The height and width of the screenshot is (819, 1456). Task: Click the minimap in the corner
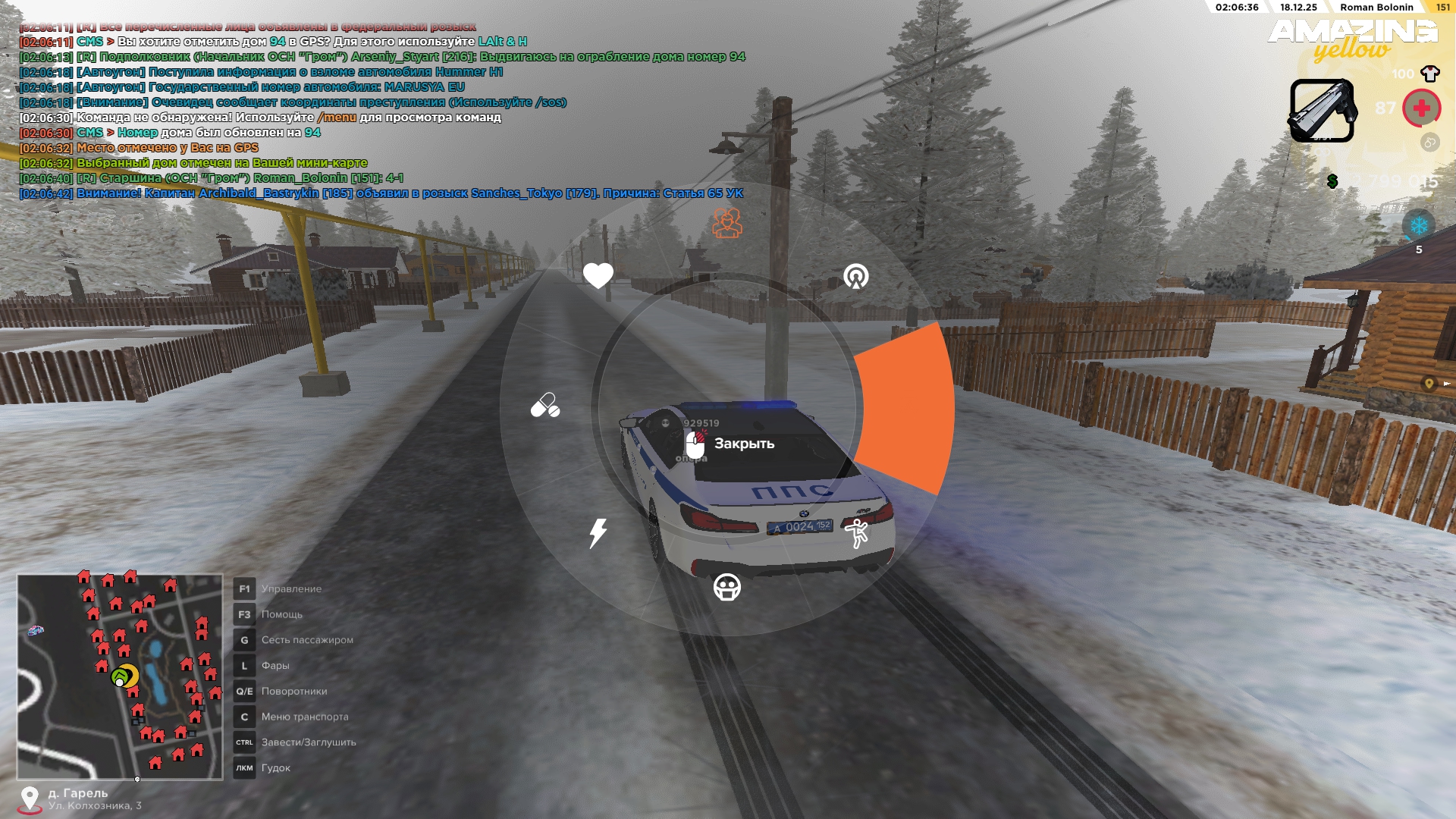tap(120, 677)
